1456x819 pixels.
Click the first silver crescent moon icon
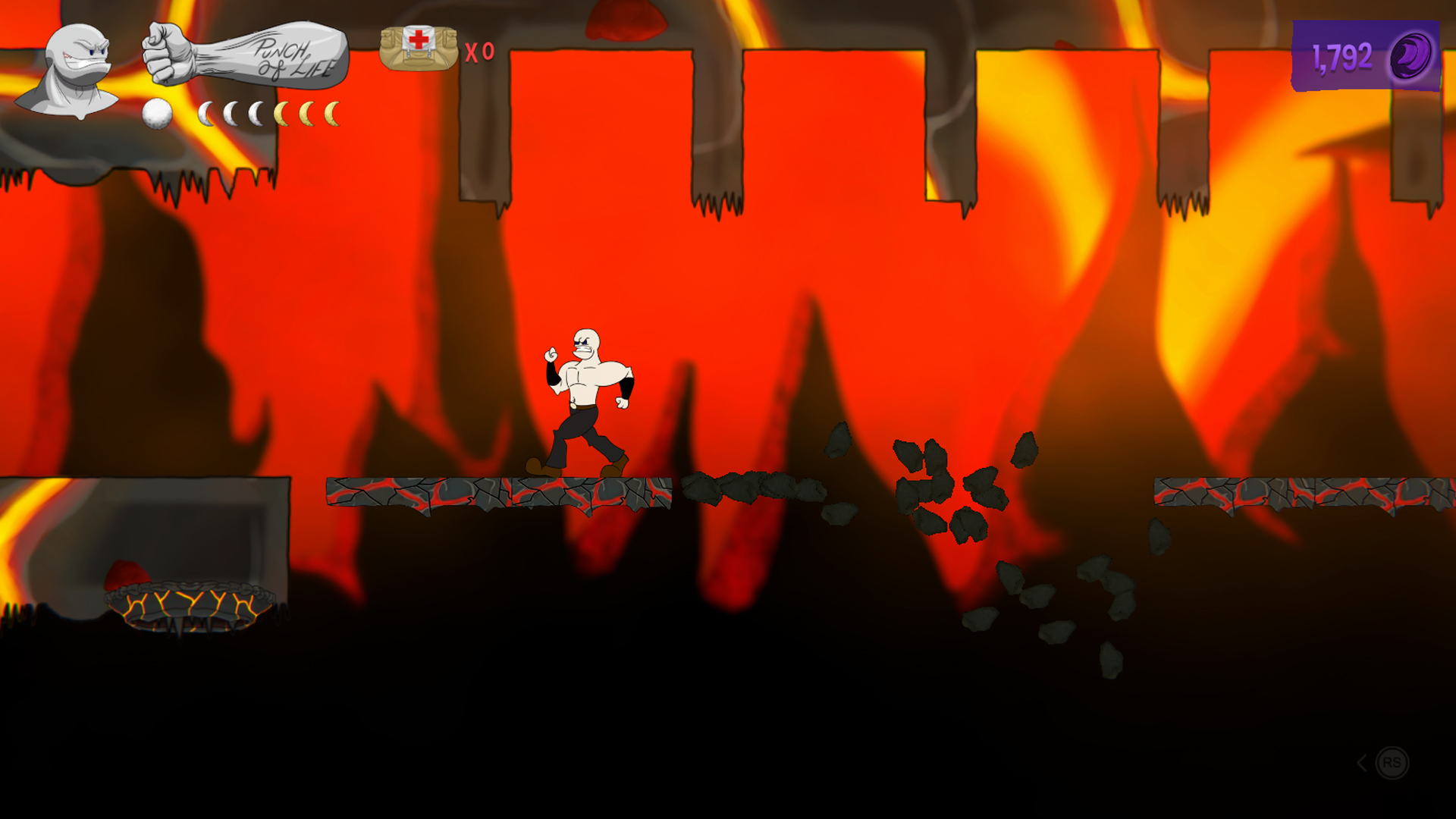click(x=206, y=114)
